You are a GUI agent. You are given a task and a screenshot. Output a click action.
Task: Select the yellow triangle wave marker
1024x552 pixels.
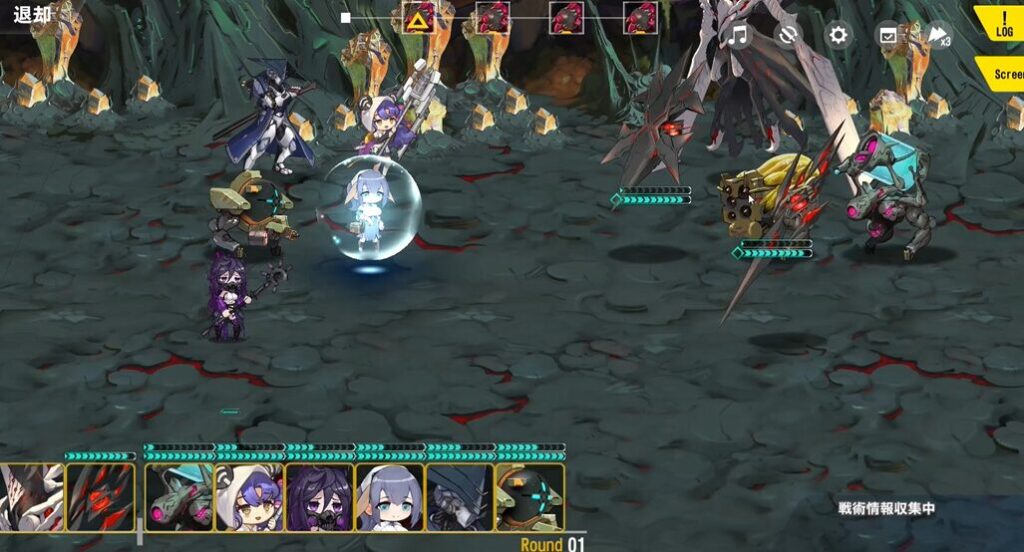point(417,18)
